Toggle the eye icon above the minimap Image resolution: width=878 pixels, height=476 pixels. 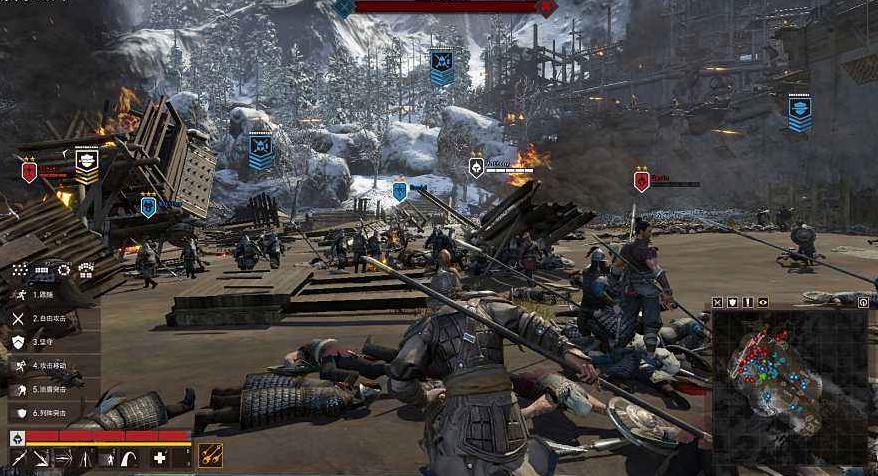pyautogui.click(x=763, y=302)
